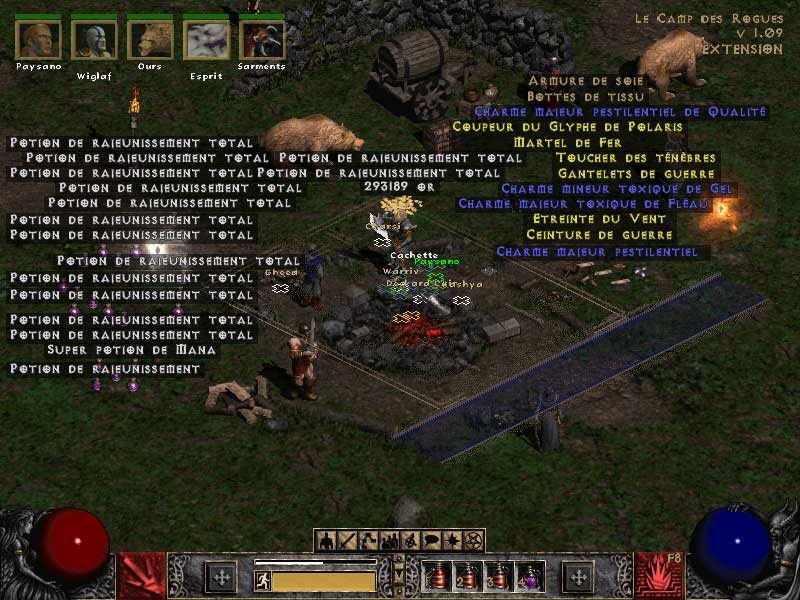Click the Sarments summon portrait
The width and height of the screenshot is (800, 600).
262,40
